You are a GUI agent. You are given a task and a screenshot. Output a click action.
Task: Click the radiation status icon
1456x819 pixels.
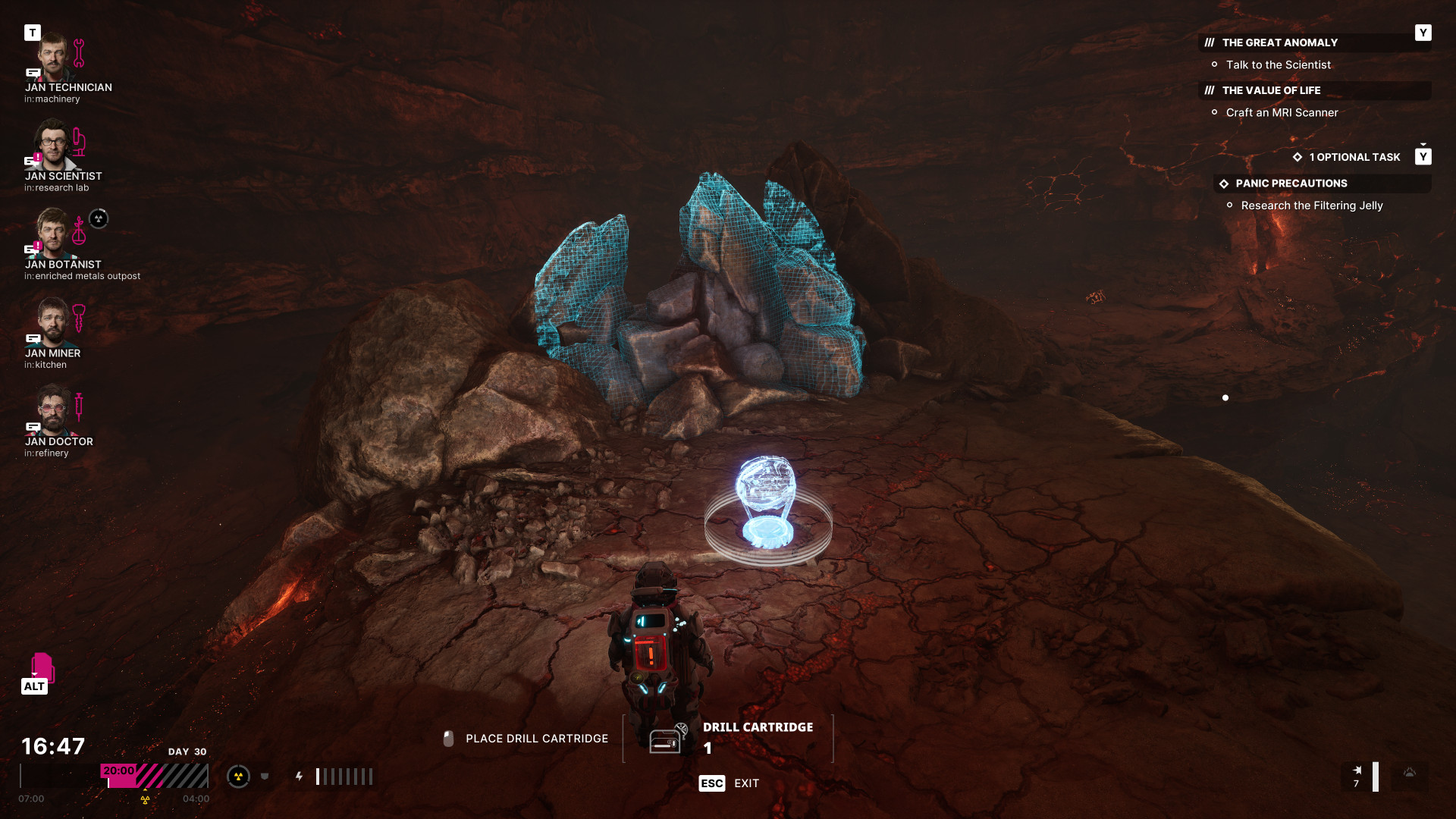click(x=238, y=777)
